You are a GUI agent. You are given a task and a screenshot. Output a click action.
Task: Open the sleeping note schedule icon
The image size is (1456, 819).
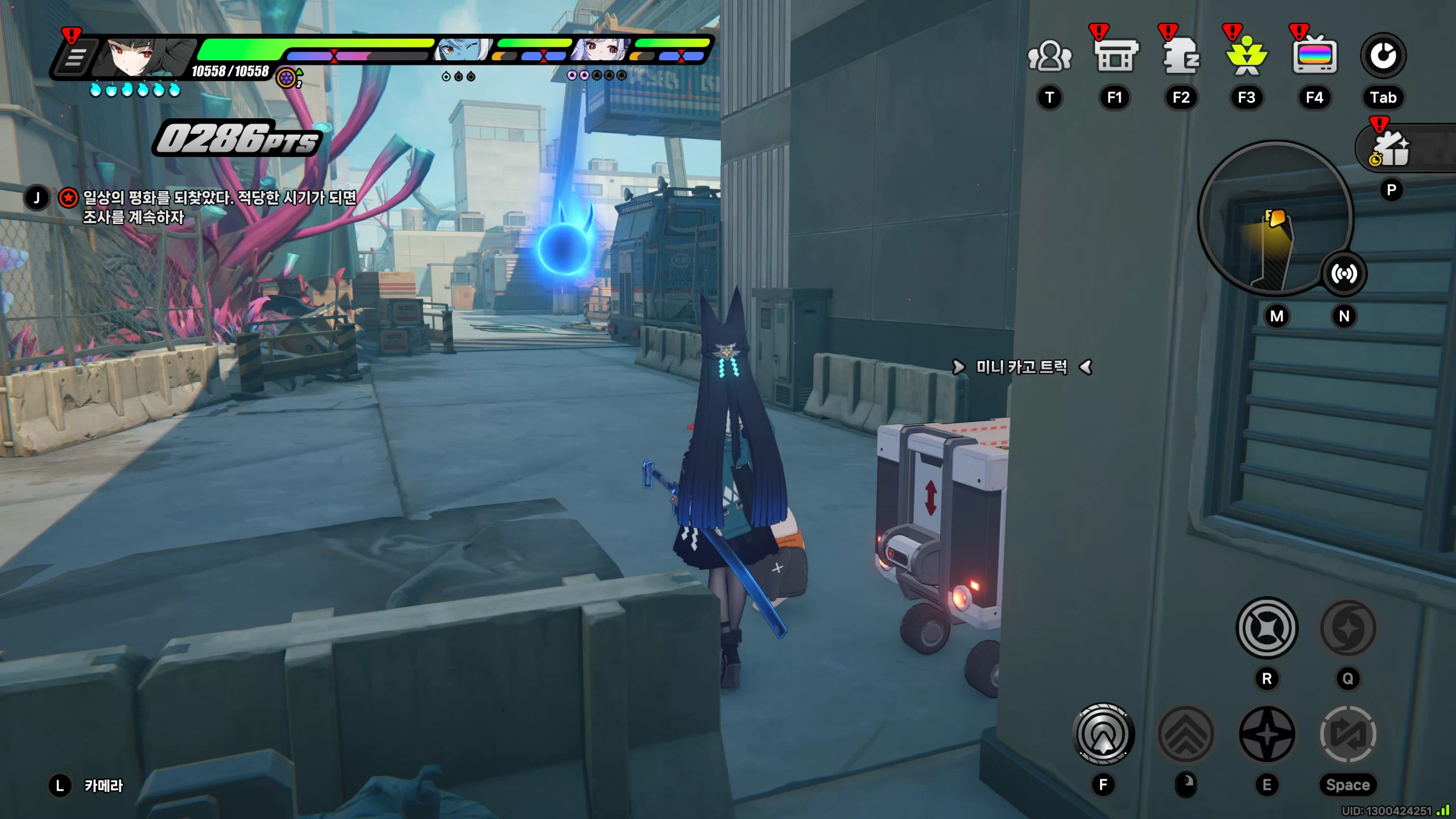pyautogui.click(x=1181, y=56)
